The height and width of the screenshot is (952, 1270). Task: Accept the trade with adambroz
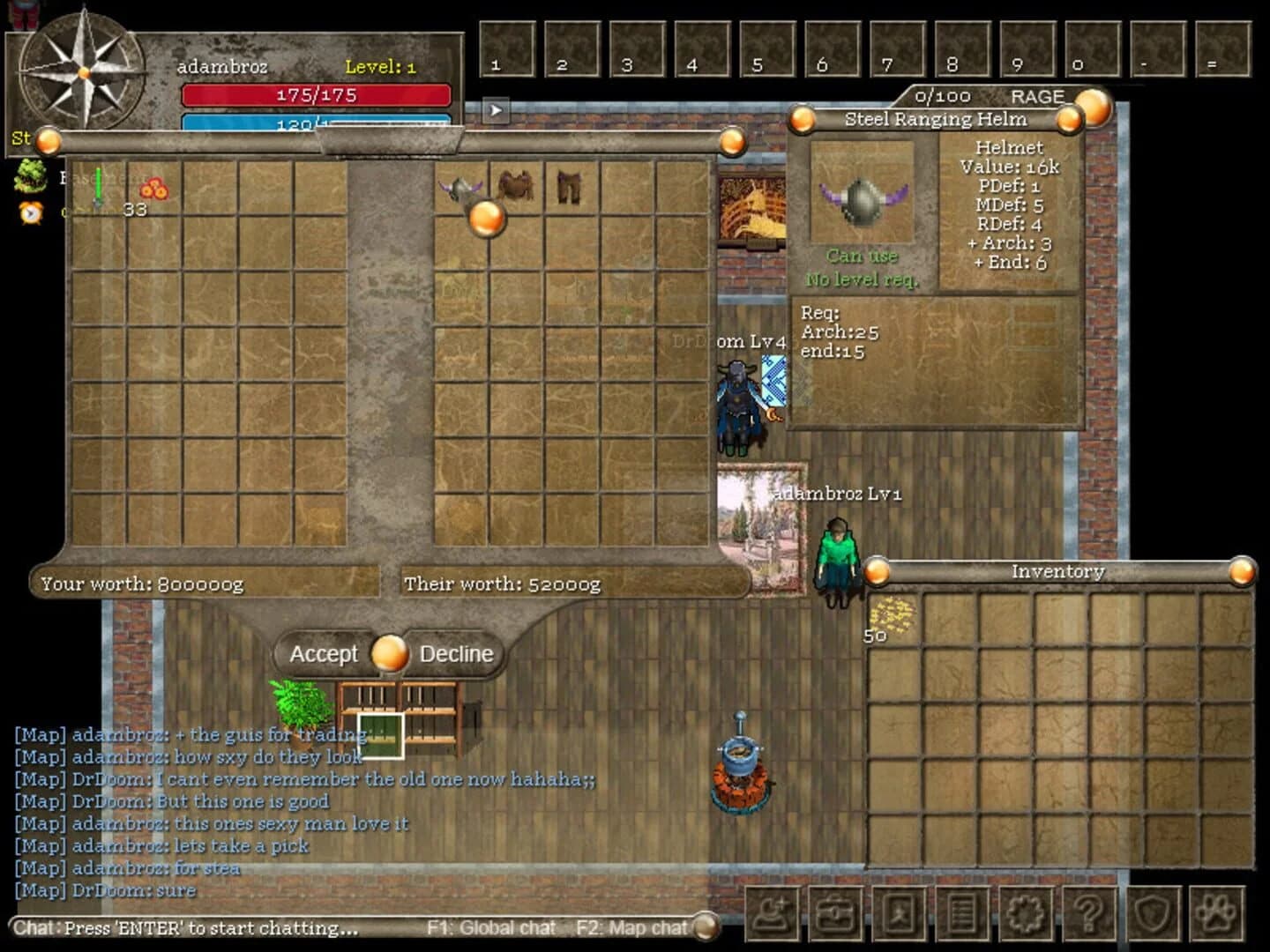[325, 654]
